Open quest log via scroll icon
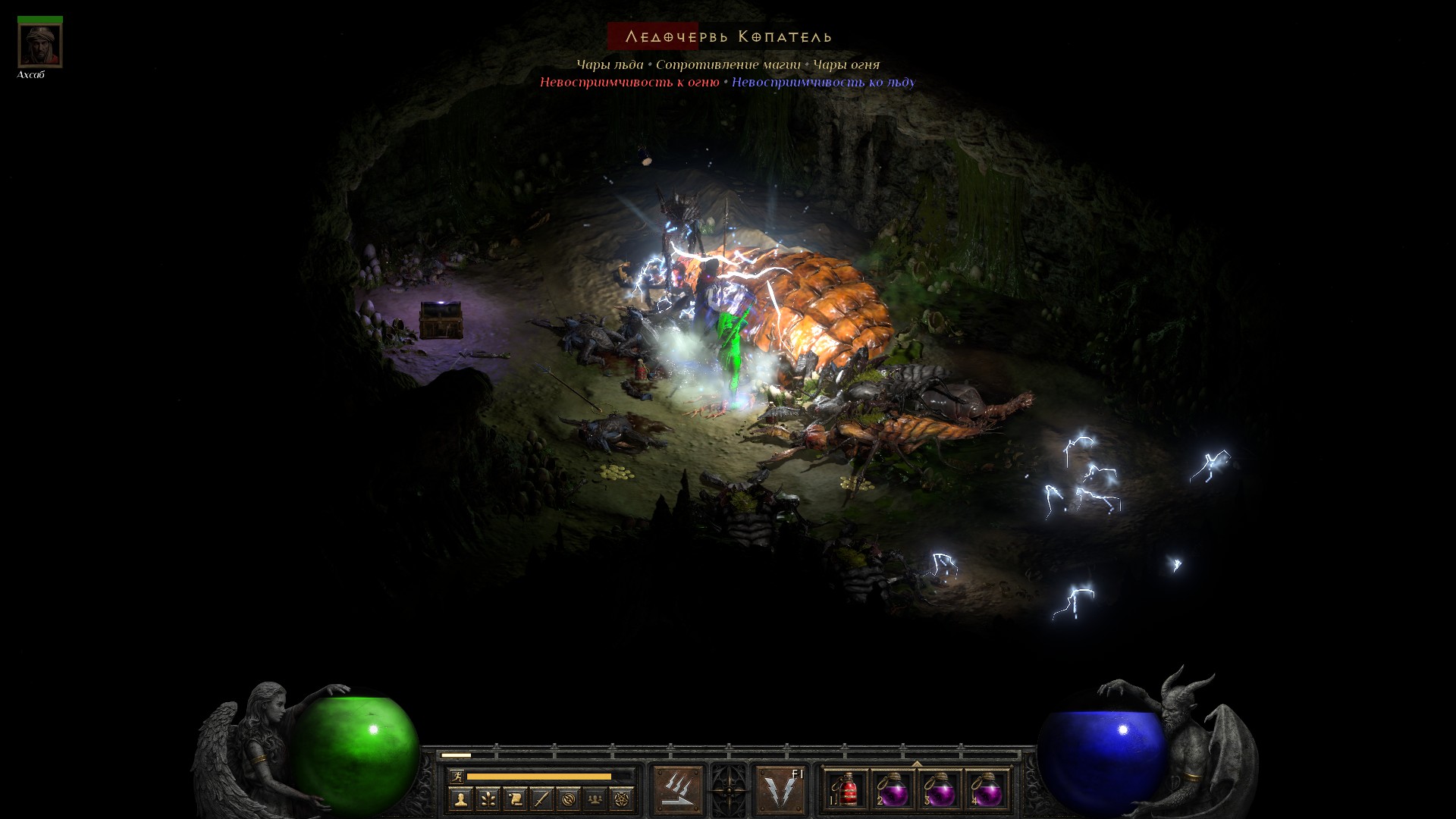1456x819 pixels. point(515,799)
